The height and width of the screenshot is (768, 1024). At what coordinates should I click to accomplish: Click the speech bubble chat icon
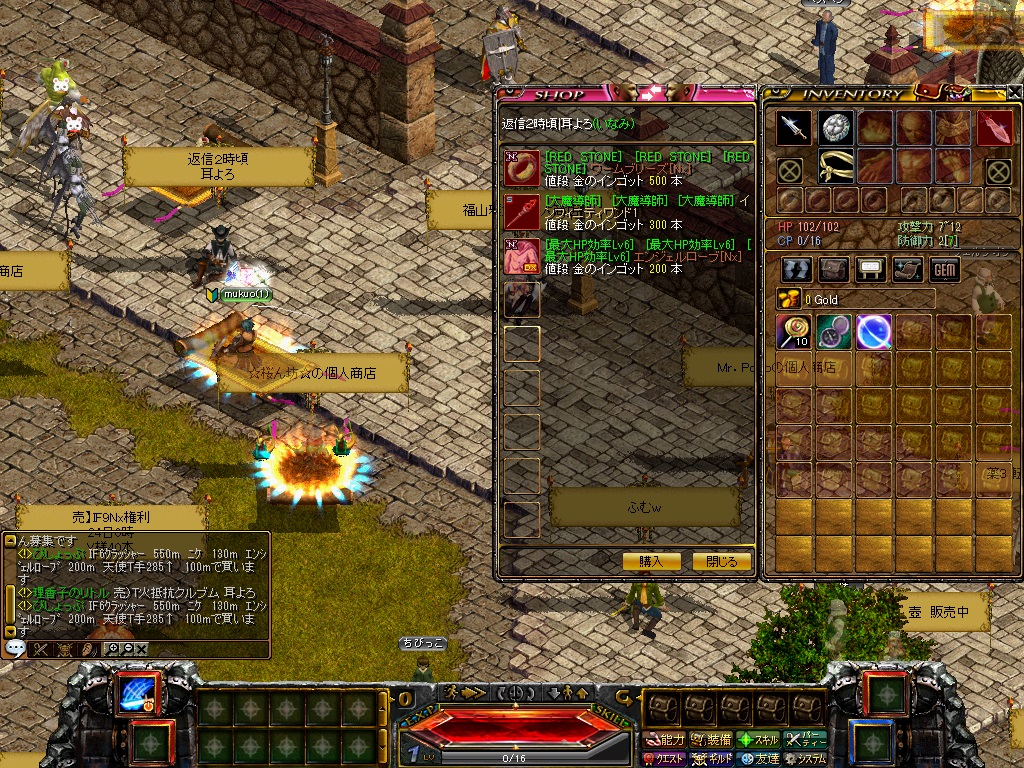click(x=15, y=648)
